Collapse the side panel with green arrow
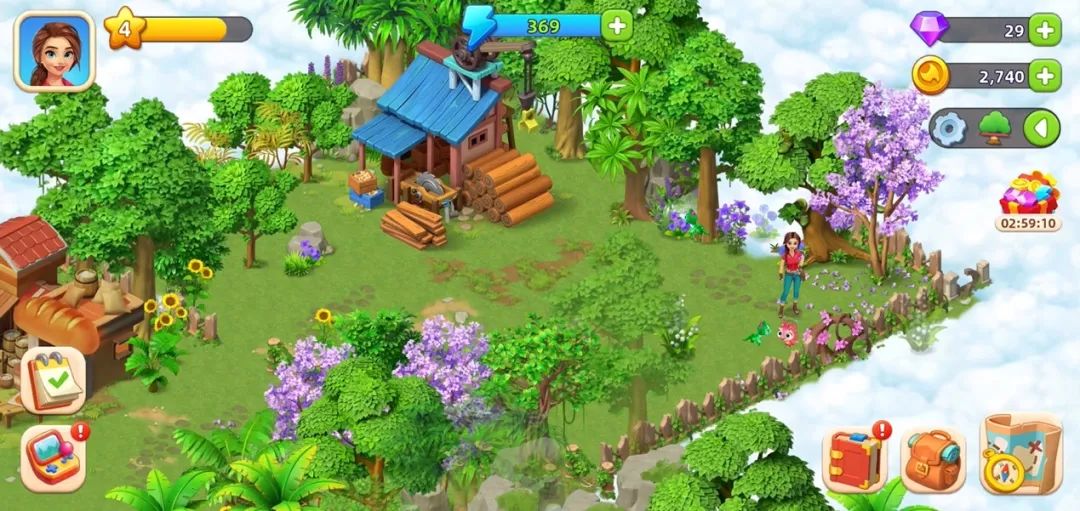 [x=1041, y=128]
